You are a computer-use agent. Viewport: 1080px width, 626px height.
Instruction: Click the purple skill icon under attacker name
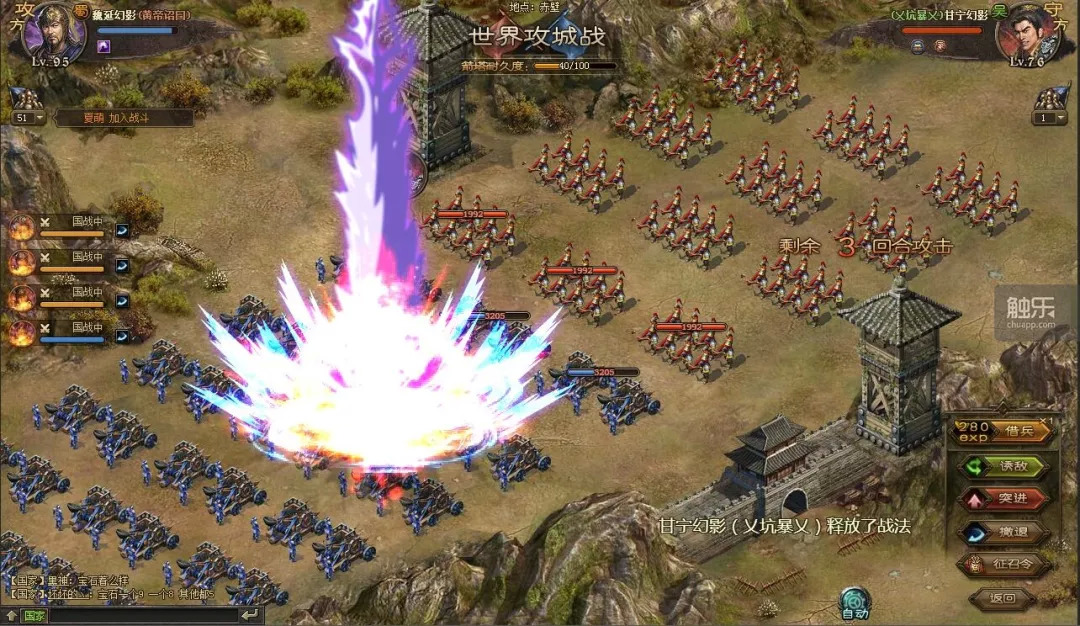coord(103,46)
